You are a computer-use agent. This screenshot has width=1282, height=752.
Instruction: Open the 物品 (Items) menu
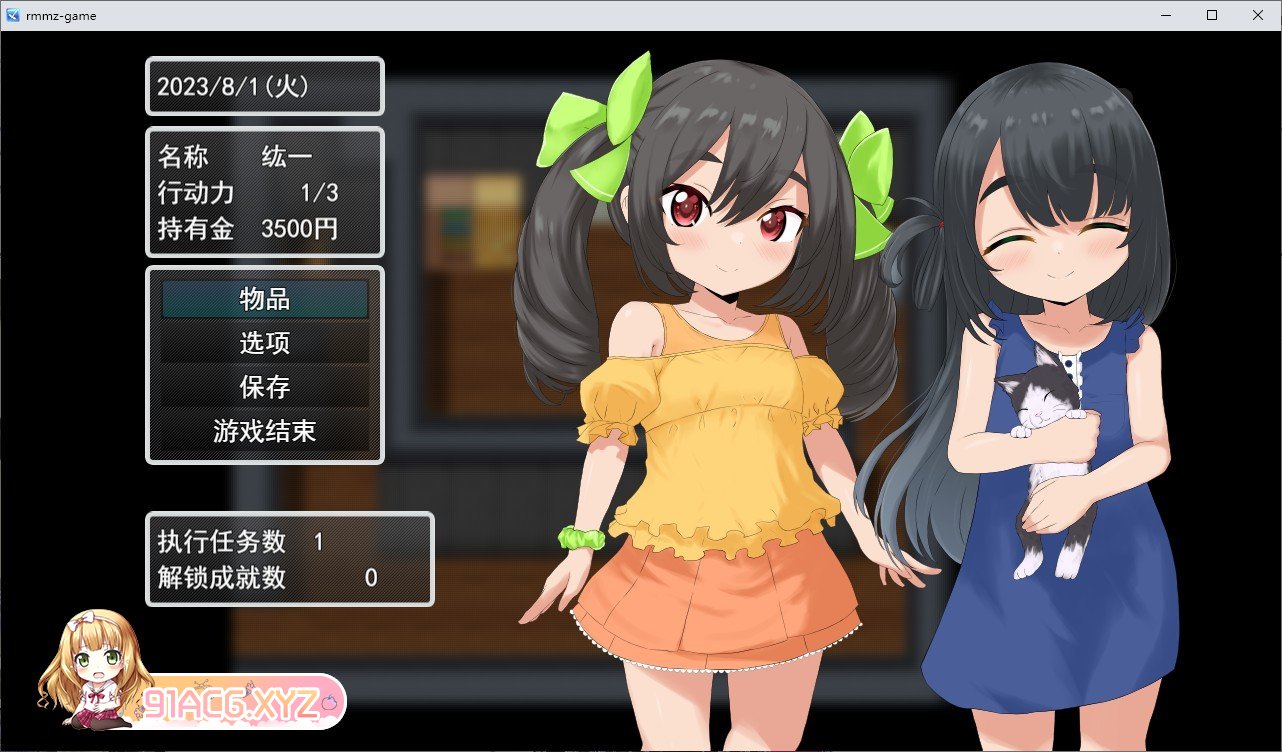point(265,299)
